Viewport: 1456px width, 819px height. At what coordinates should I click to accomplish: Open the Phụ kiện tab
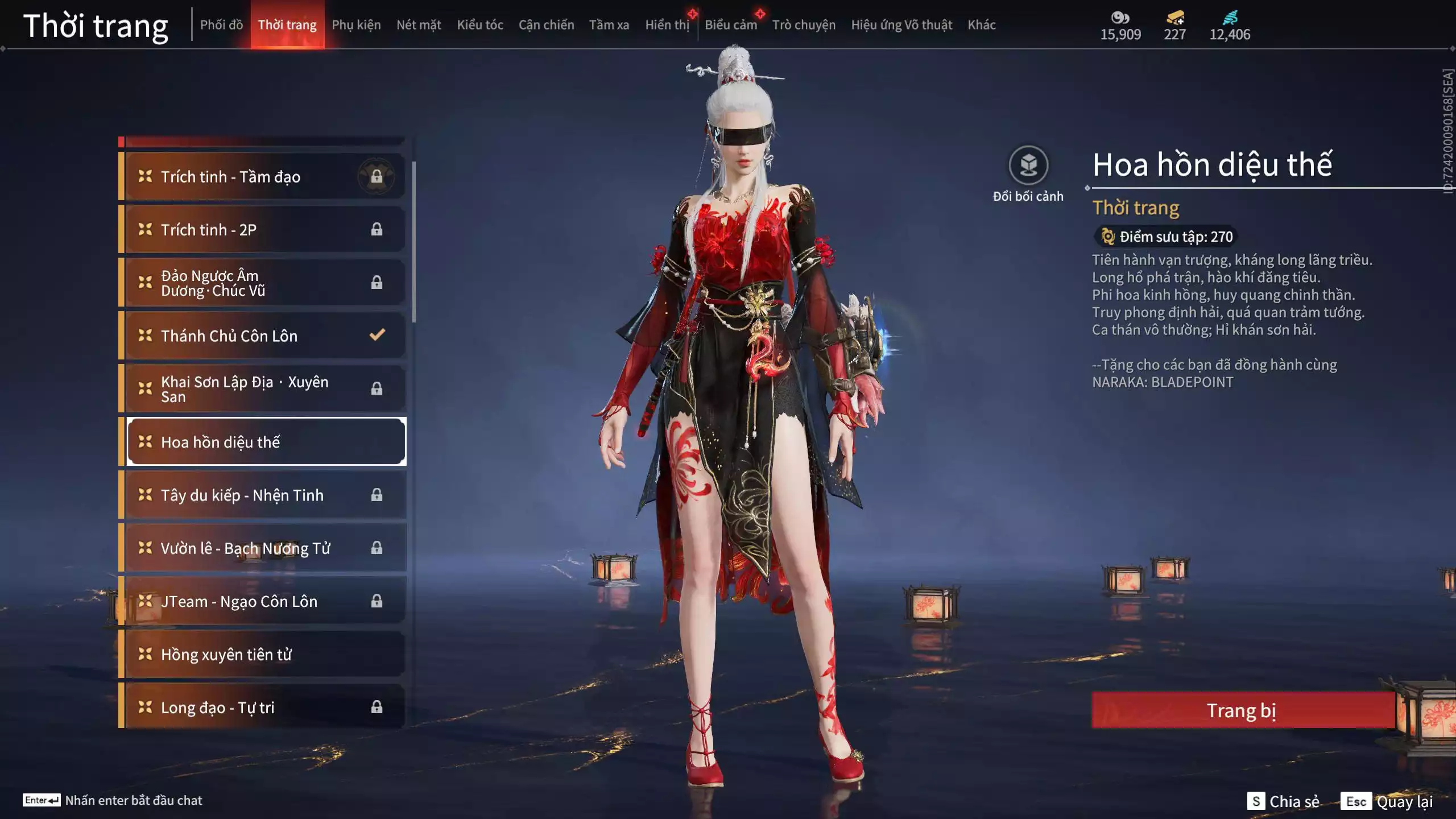[356, 25]
